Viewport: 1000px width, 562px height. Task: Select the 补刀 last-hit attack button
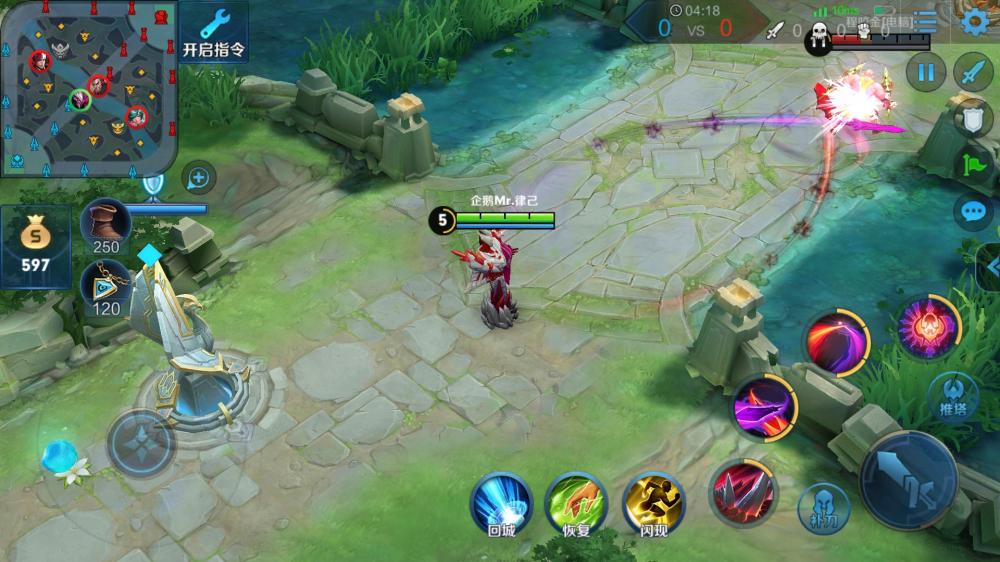coord(823,508)
